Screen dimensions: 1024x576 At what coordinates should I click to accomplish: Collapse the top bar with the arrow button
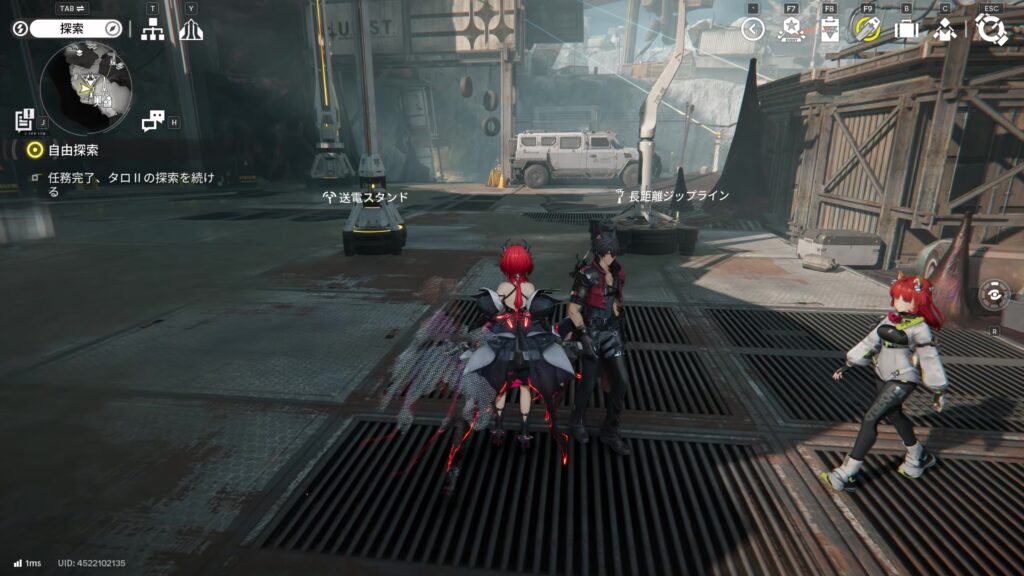[x=753, y=29]
